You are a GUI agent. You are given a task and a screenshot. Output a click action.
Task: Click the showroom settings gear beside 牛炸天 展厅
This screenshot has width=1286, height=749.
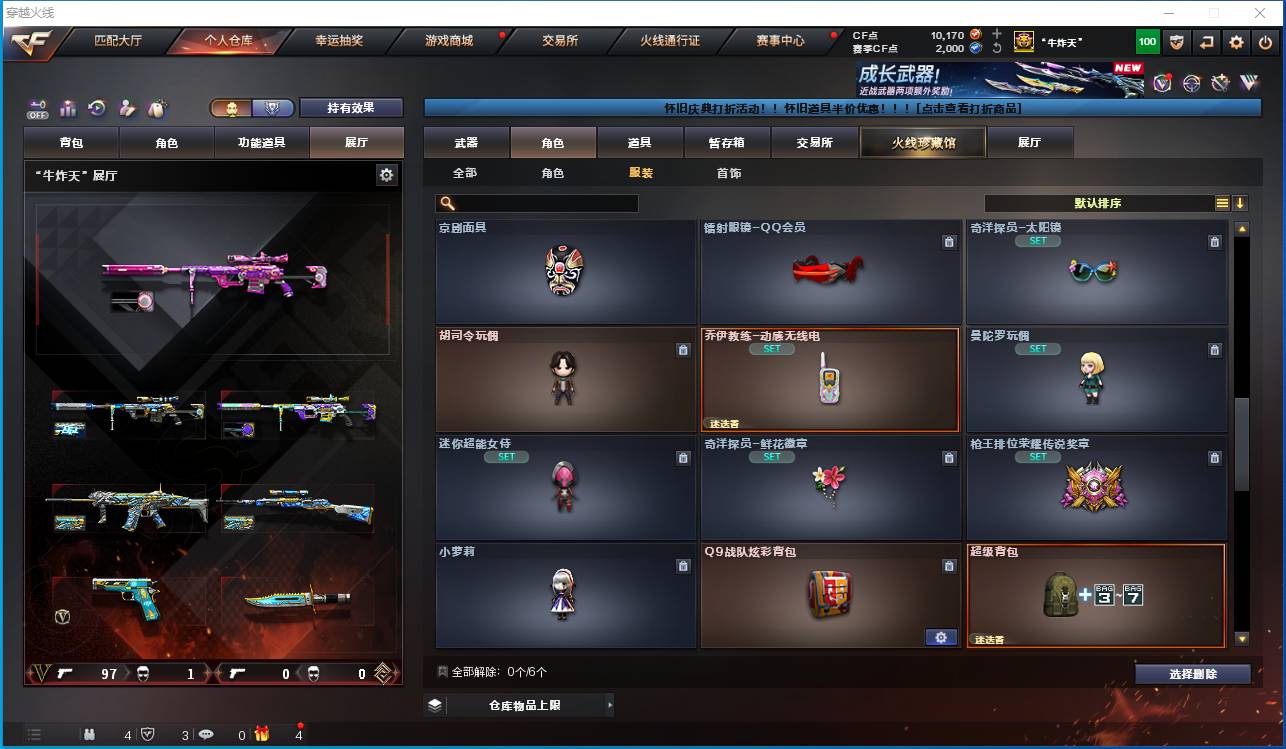[x=386, y=173]
